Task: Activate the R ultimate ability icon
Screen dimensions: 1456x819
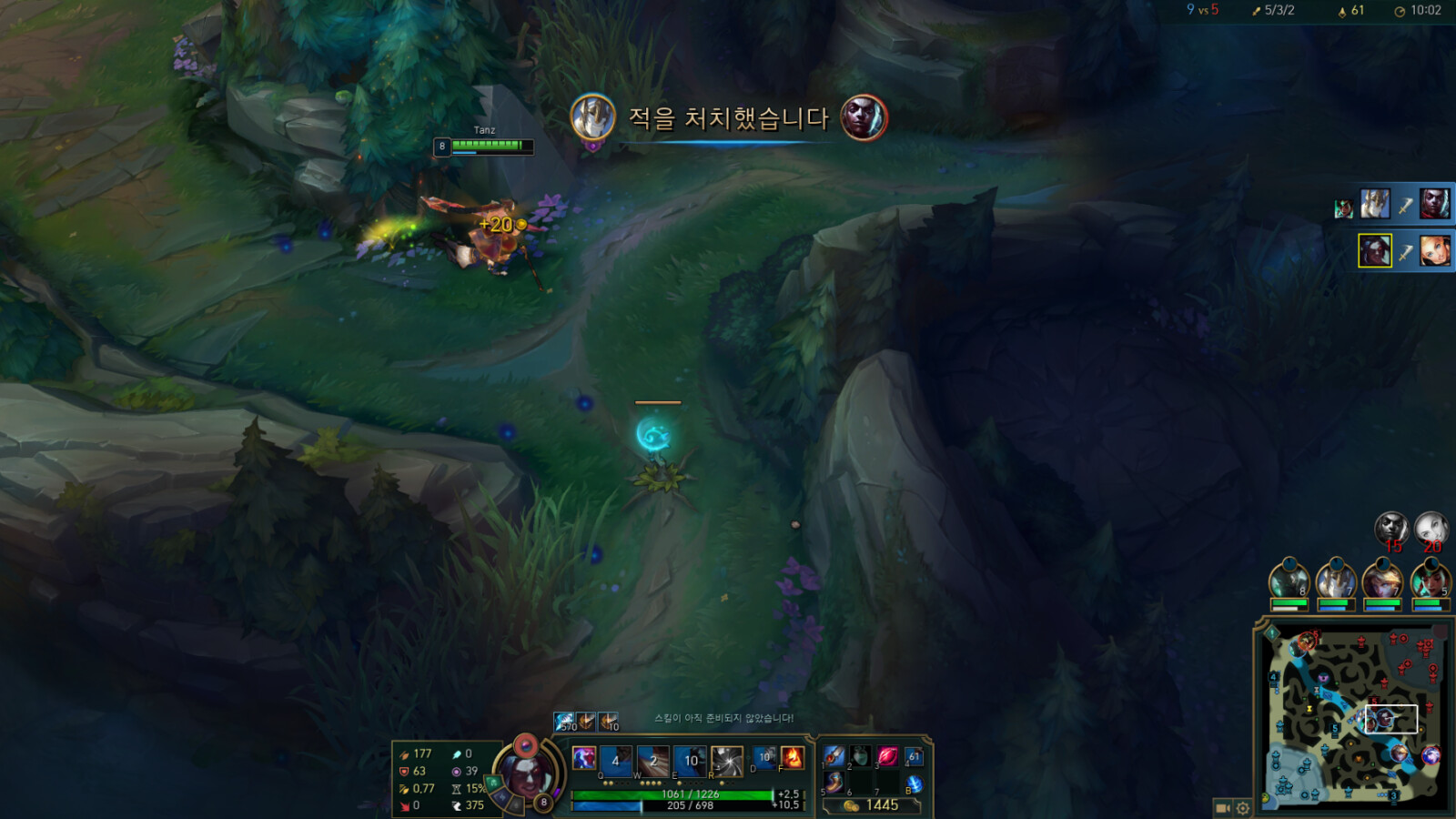Action: pyautogui.click(x=726, y=761)
